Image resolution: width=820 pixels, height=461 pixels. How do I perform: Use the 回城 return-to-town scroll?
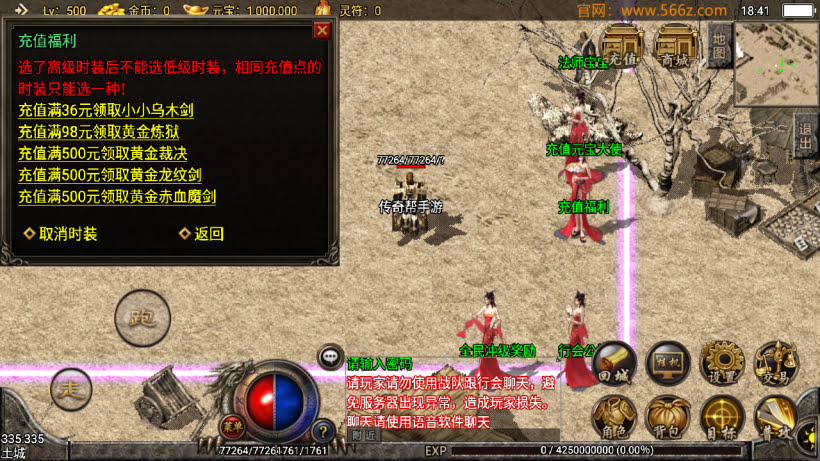pos(614,364)
